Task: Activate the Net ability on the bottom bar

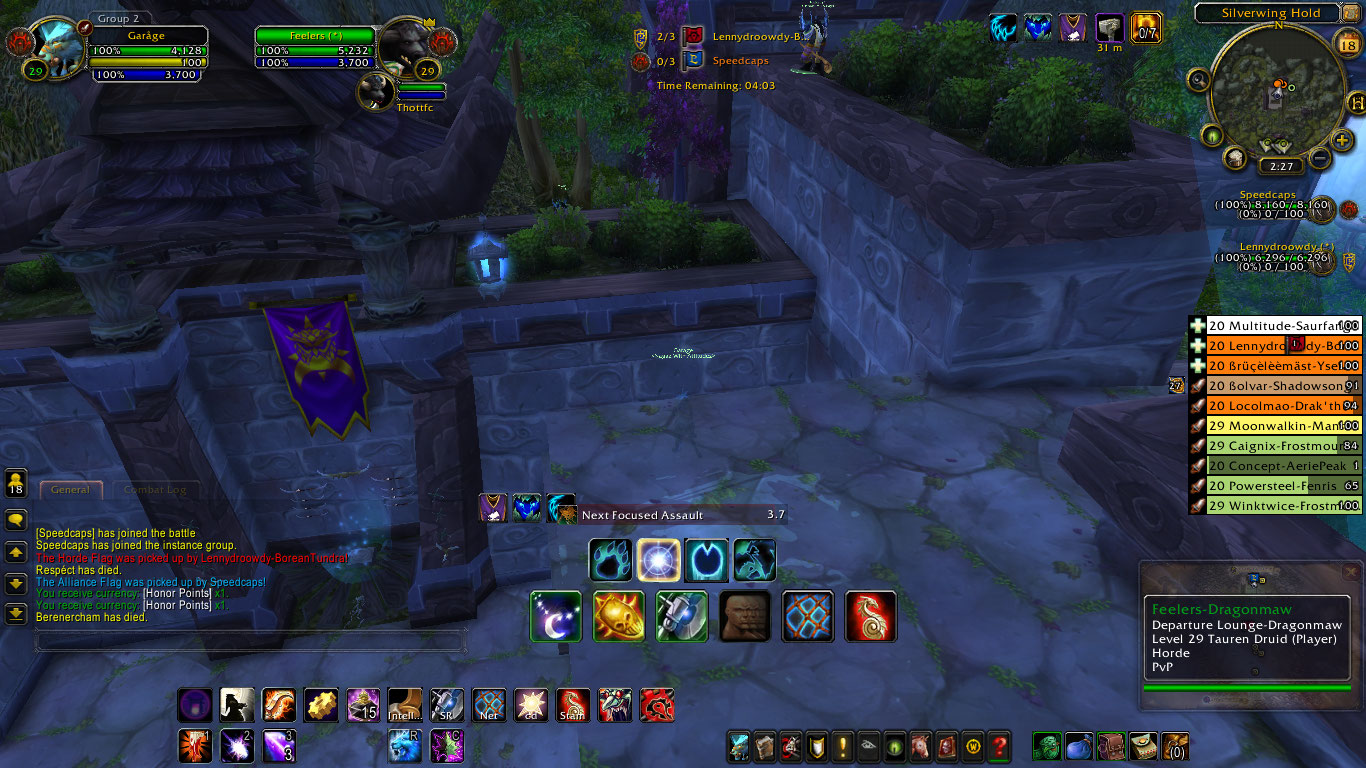Action: click(488, 705)
